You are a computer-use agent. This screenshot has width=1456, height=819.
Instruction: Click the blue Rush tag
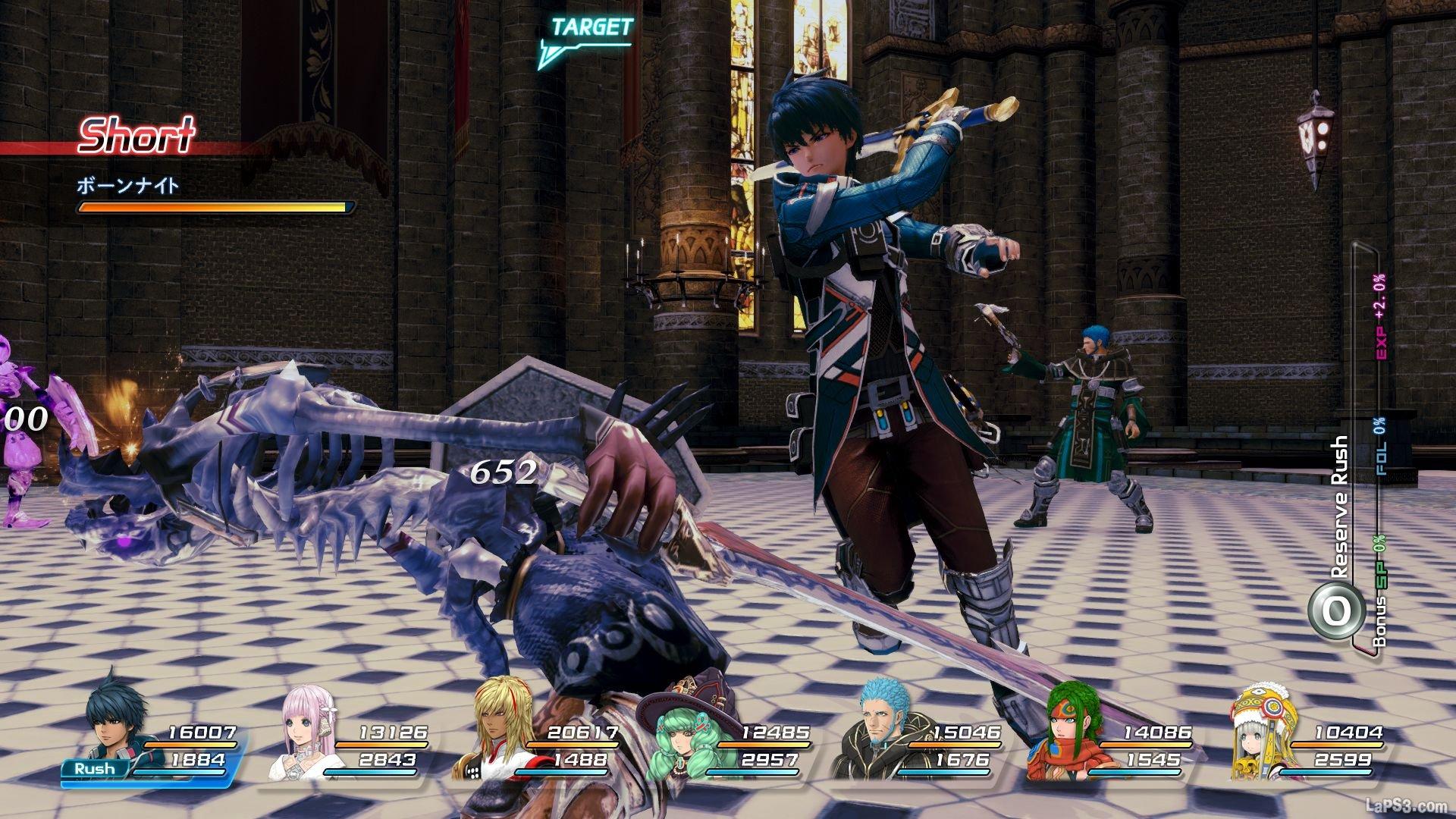(x=95, y=768)
